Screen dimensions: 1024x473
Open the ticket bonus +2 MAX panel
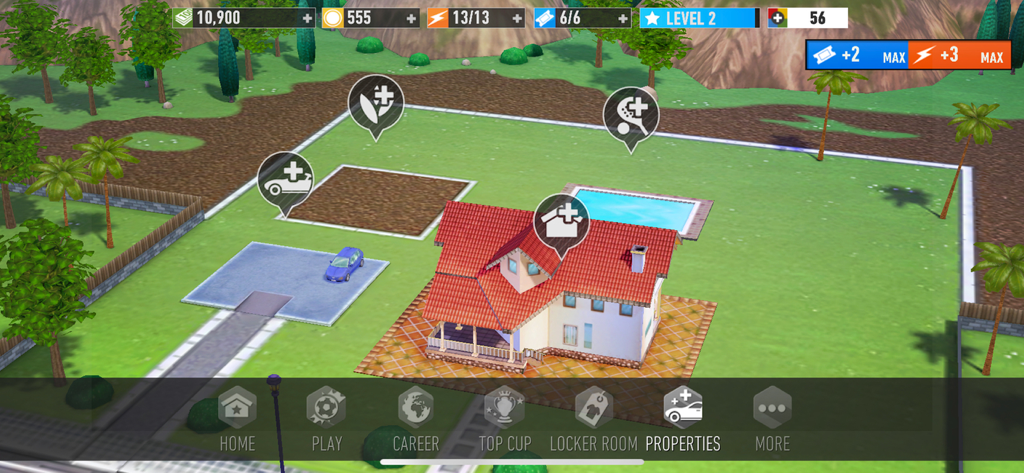click(x=858, y=55)
